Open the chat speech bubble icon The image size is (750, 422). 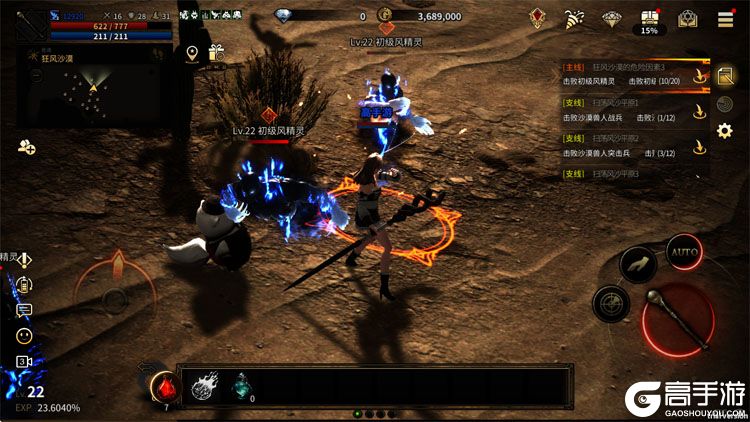click(x=24, y=311)
